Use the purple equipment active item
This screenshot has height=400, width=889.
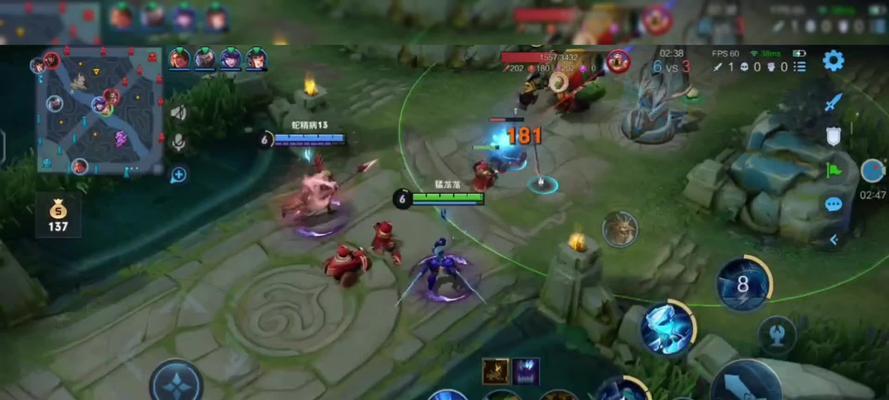tap(526, 371)
